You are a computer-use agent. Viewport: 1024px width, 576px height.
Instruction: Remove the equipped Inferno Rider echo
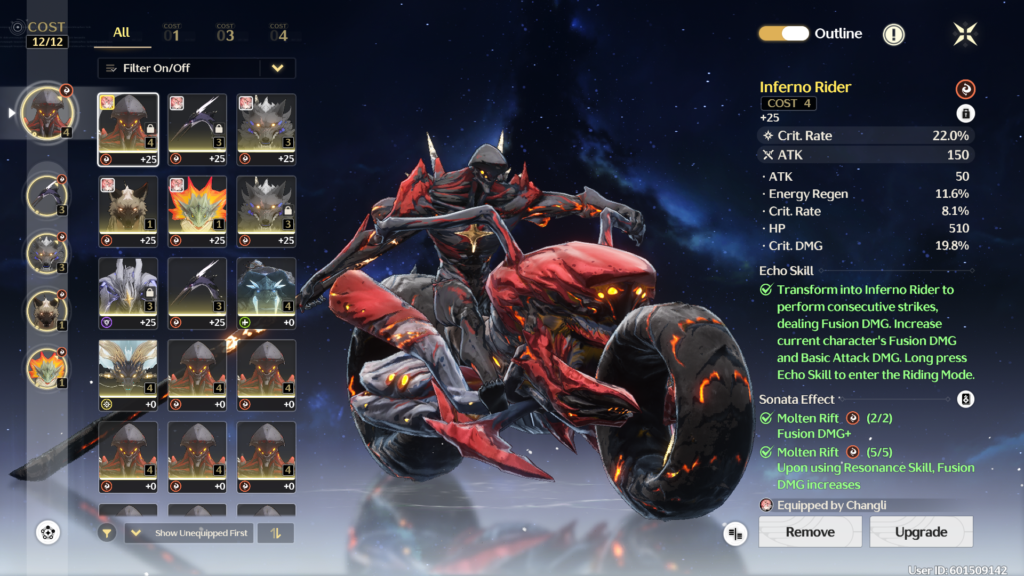click(x=810, y=532)
